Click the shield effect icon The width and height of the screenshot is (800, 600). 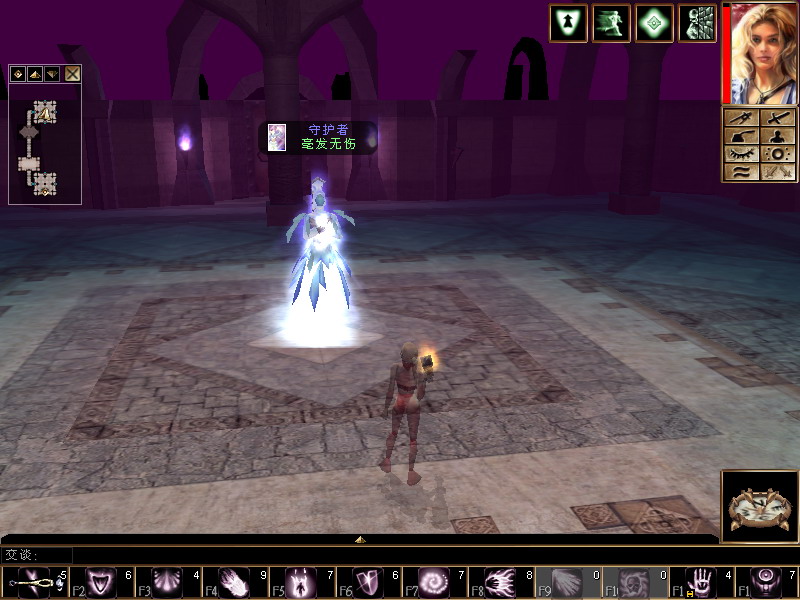click(x=568, y=24)
